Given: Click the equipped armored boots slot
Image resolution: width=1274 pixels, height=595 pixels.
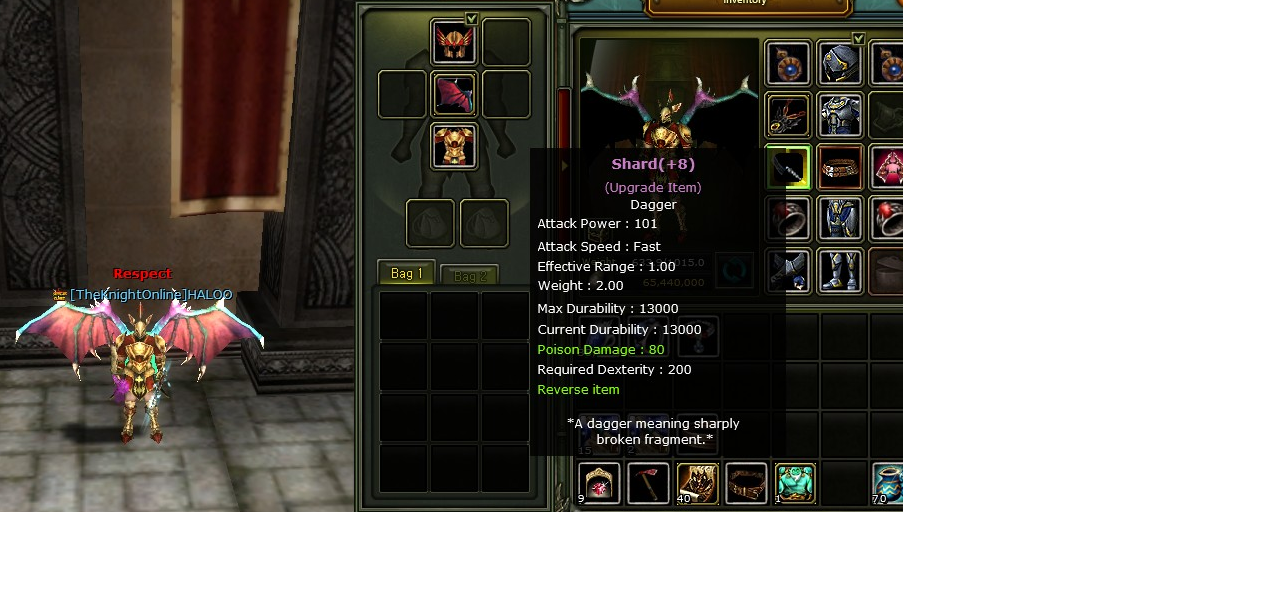Looking at the screenshot, I should click(840, 271).
